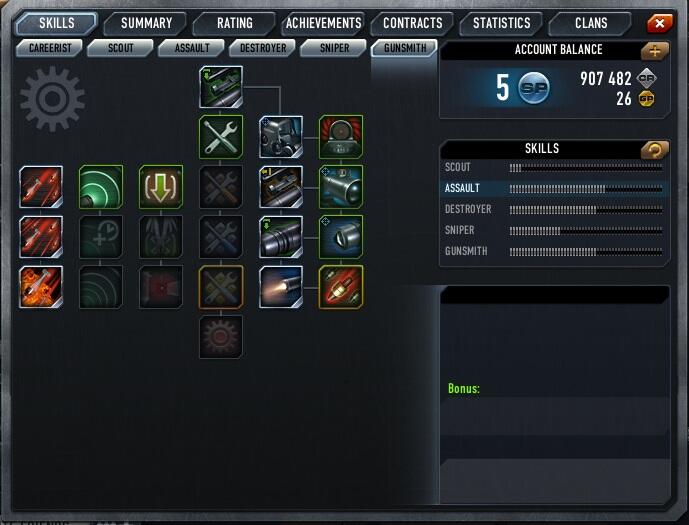Screen dimensions: 689x525
Task: Close the window with the red X
Action: click(659, 23)
